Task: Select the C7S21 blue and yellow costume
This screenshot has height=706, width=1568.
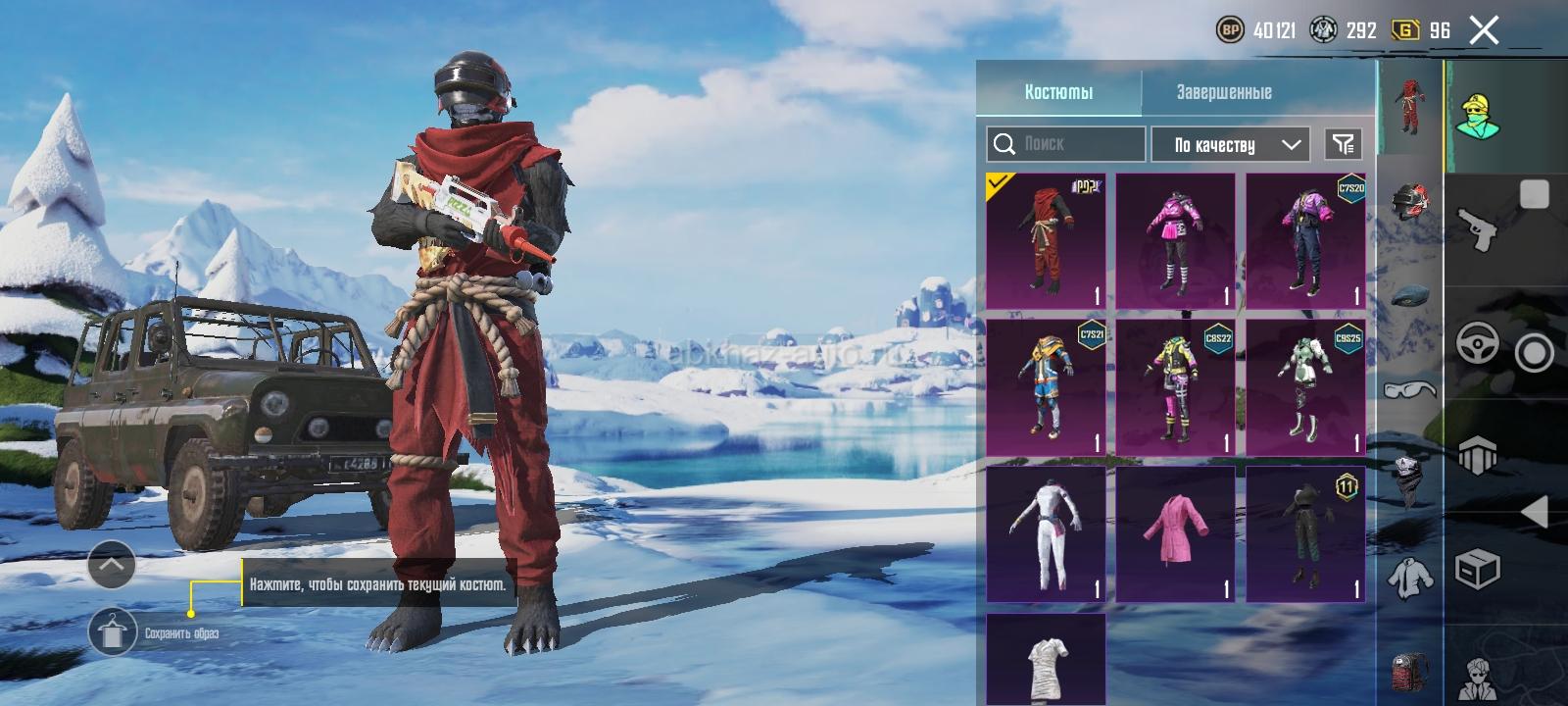Action: (x=1046, y=387)
